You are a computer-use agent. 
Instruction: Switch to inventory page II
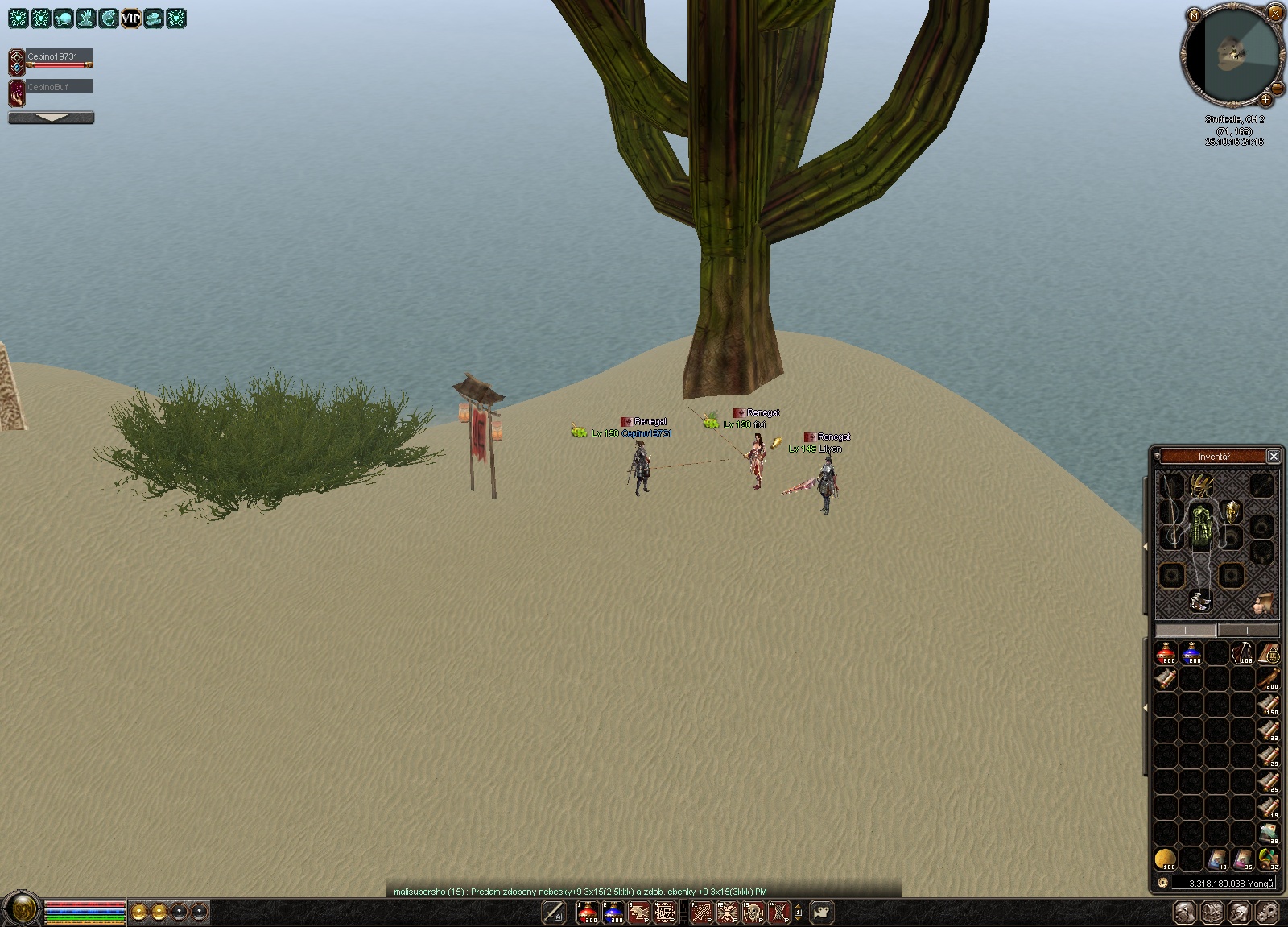pos(1247,631)
